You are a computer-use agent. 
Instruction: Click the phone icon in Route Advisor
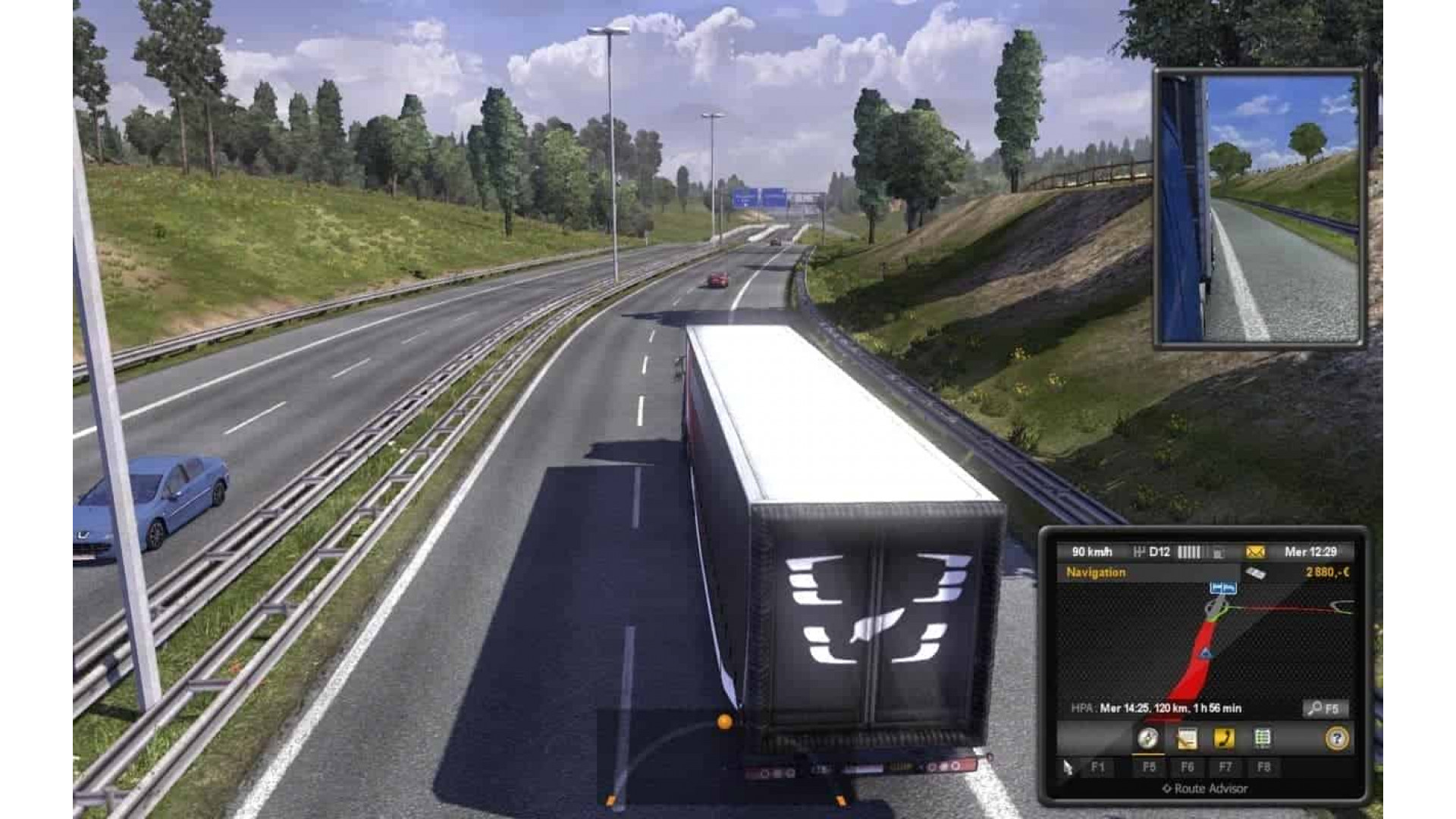(1223, 738)
